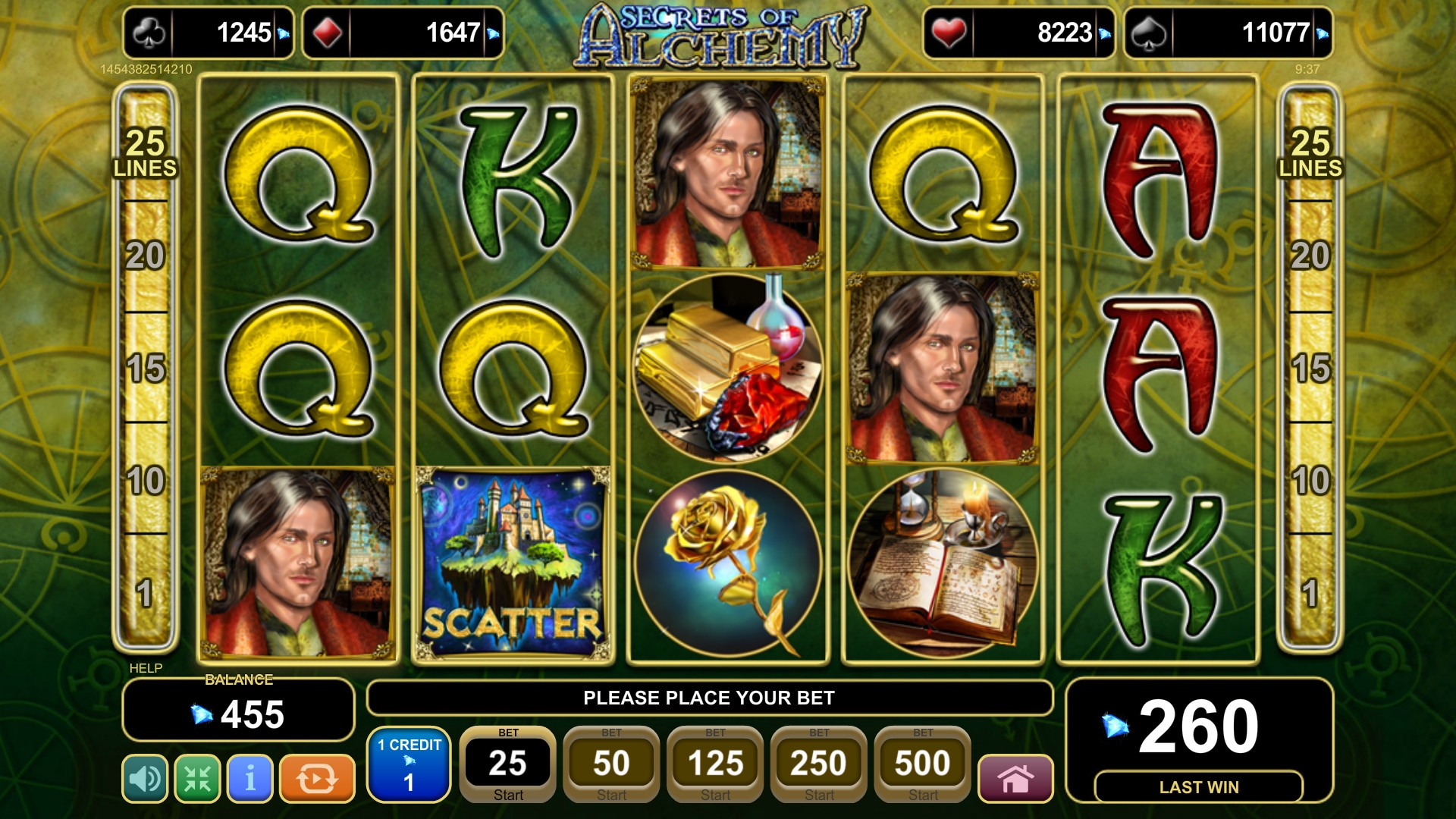Return to lobby with the home button

[1015, 778]
